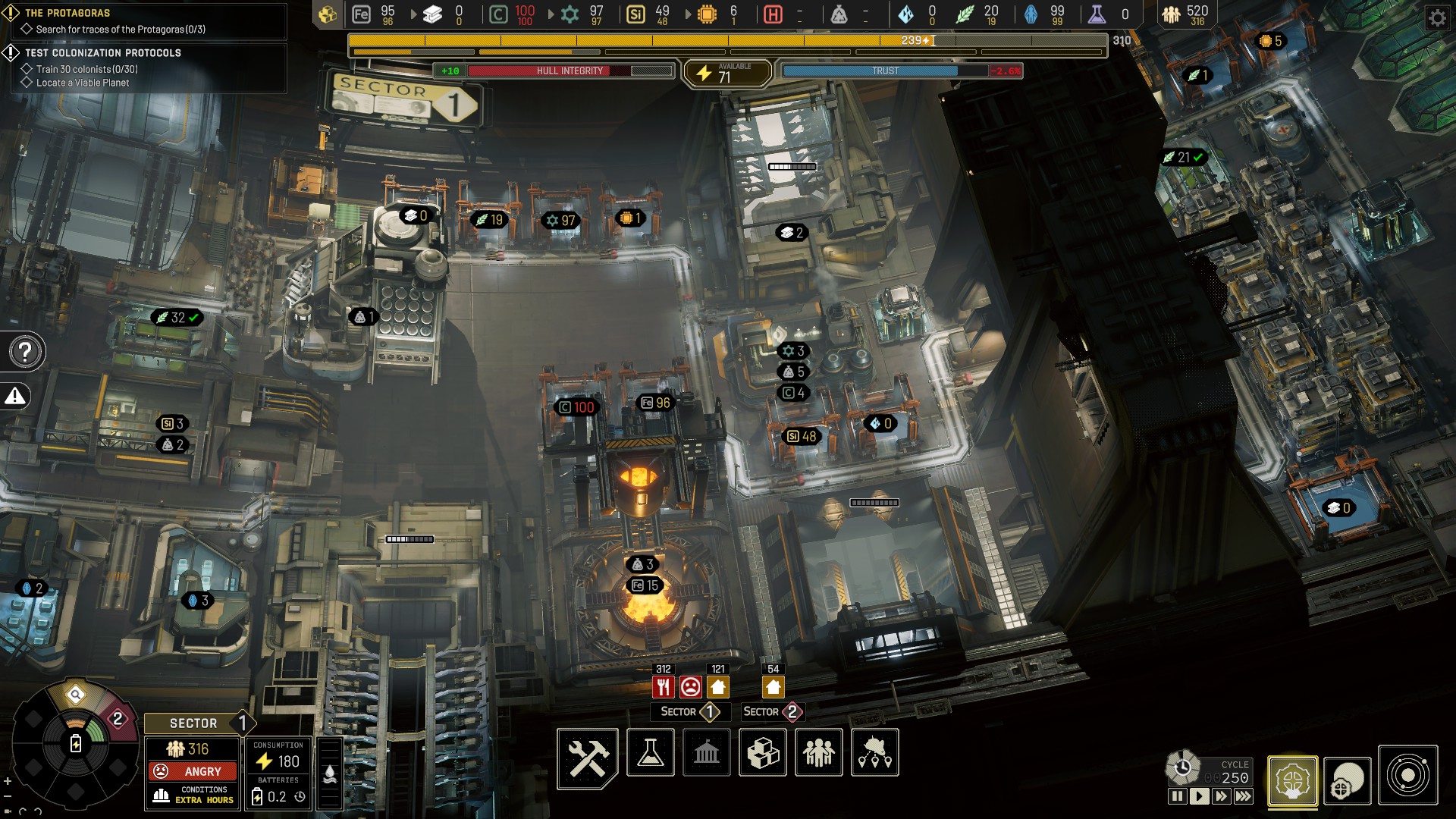Open The Protagoras objective tracker
Screen dimensions: 1456x819
coord(67,13)
